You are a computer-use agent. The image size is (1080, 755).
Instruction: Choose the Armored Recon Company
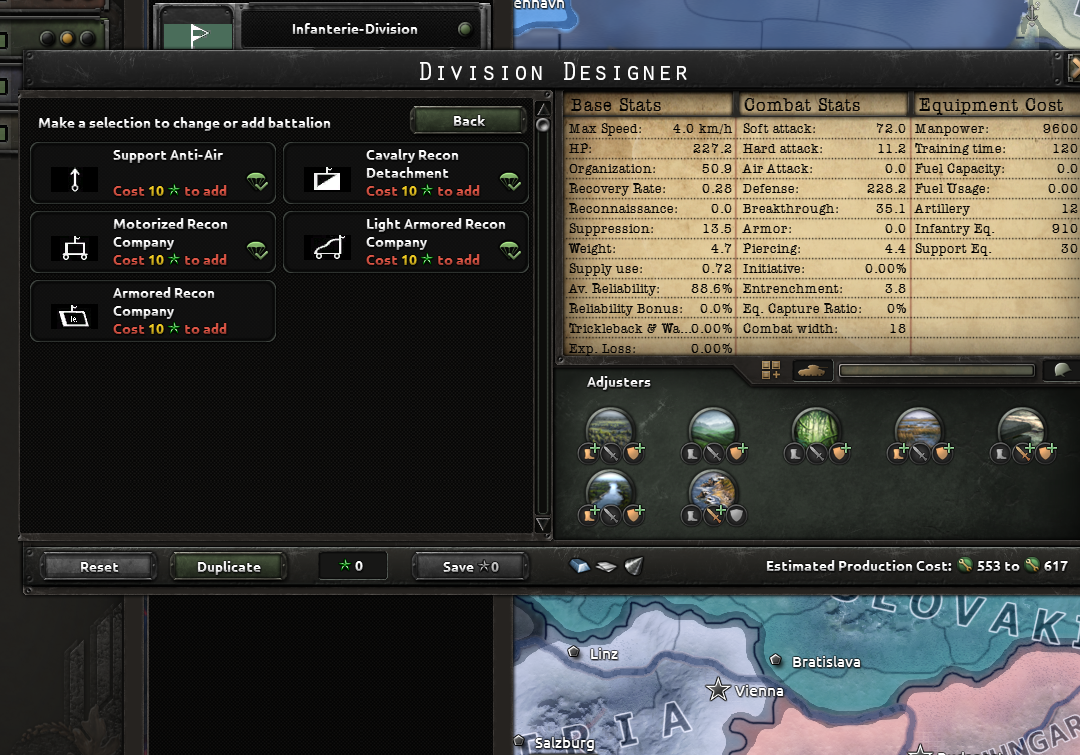[x=153, y=311]
